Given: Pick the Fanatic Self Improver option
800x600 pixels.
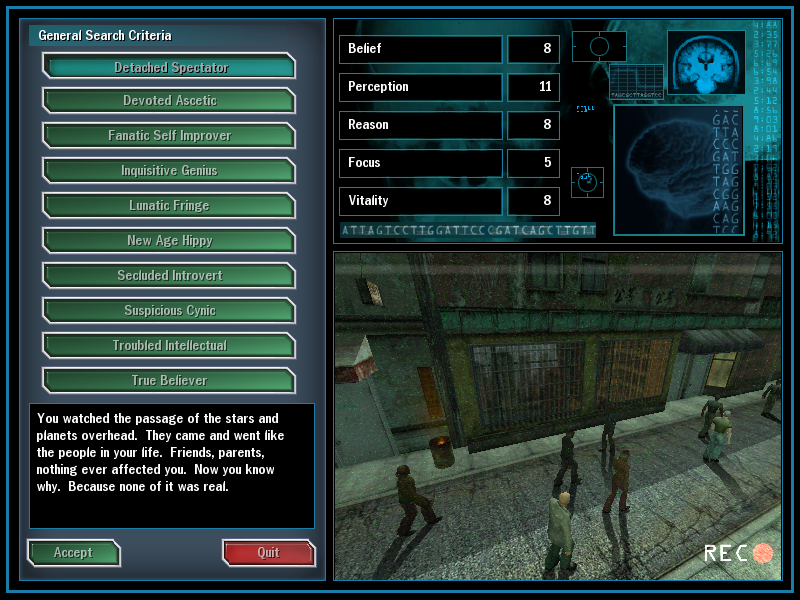Looking at the screenshot, I should pos(170,136).
